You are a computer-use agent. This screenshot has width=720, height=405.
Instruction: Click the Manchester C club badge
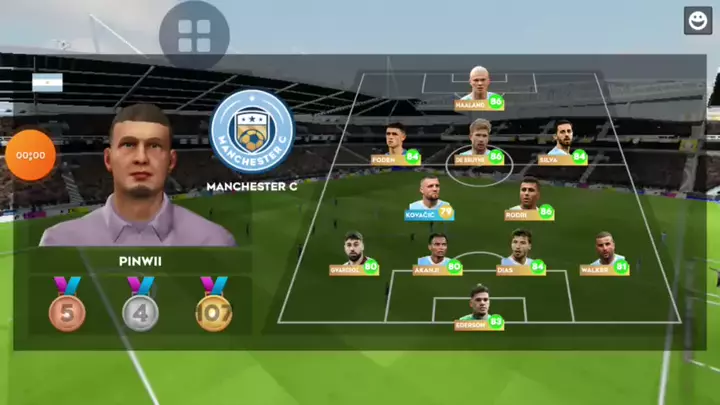(x=252, y=133)
